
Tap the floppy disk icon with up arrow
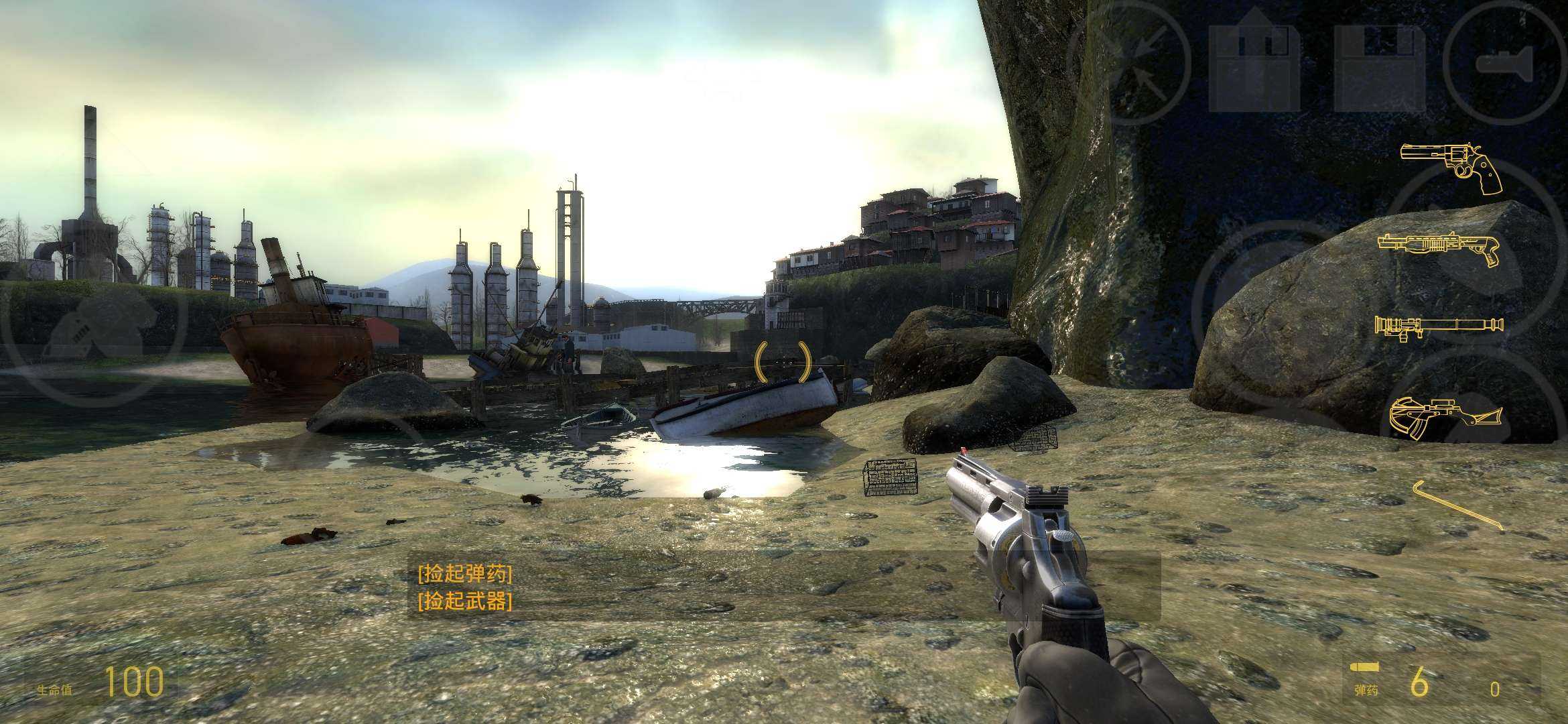tap(1254, 62)
